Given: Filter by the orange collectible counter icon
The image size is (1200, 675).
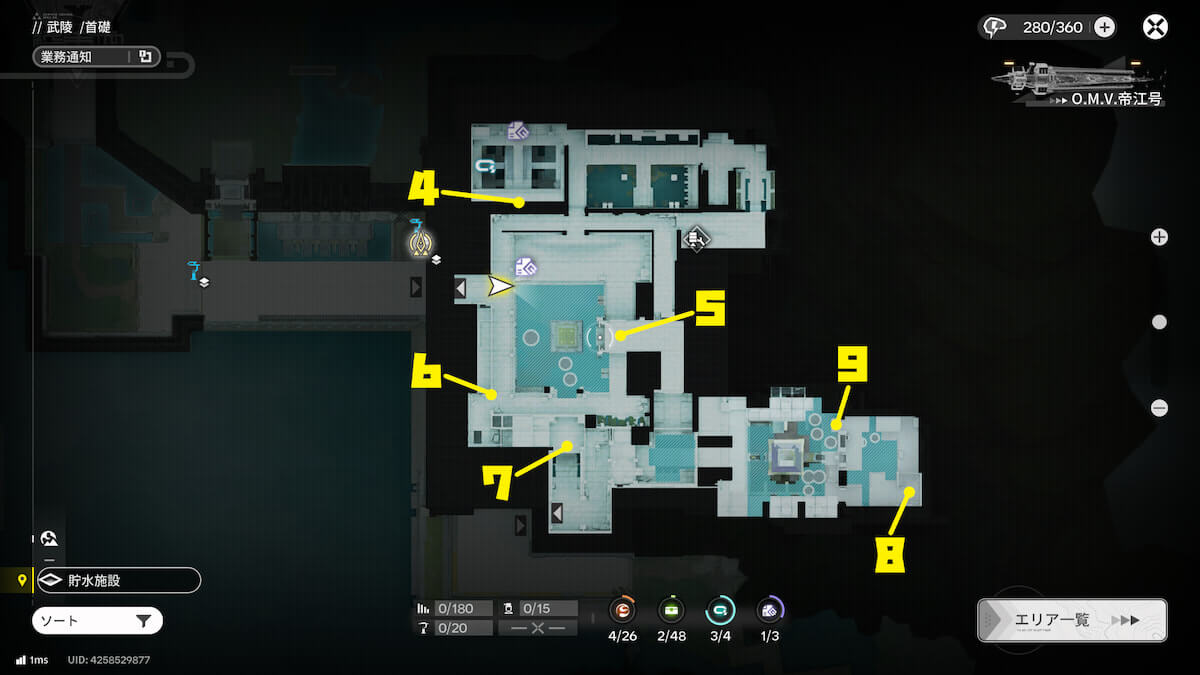Looking at the screenshot, I should tap(622, 610).
